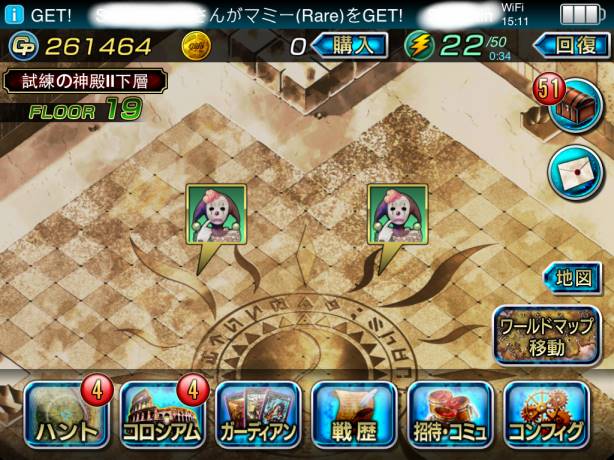Viewport: 614px width, 460px height.
Task: View the 戦歴 battle history
Action: point(354,414)
